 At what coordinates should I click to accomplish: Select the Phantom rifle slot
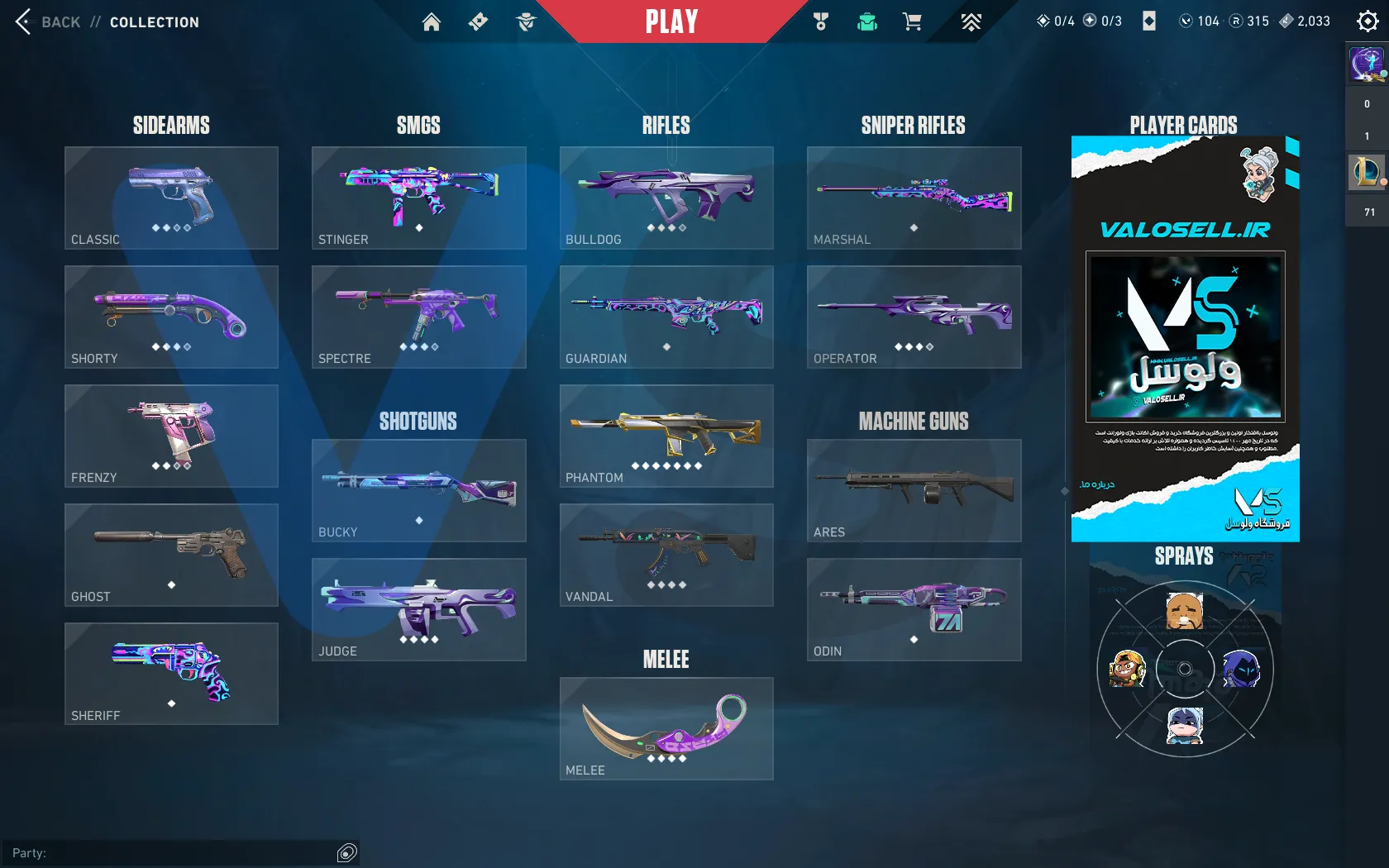click(x=666, y=436)
